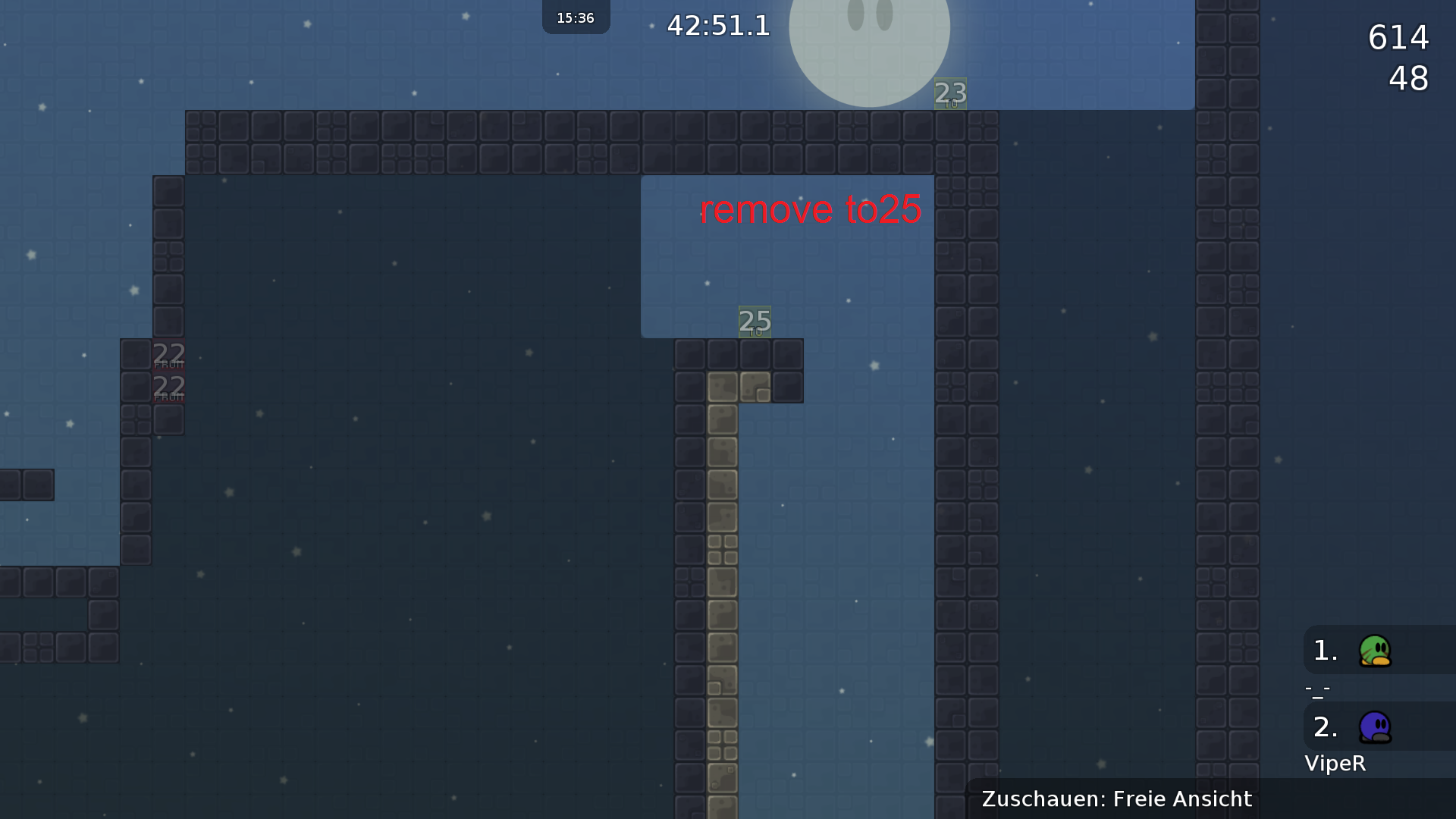Click the checkpoint 23 tile near the moon

pos(949,94)
